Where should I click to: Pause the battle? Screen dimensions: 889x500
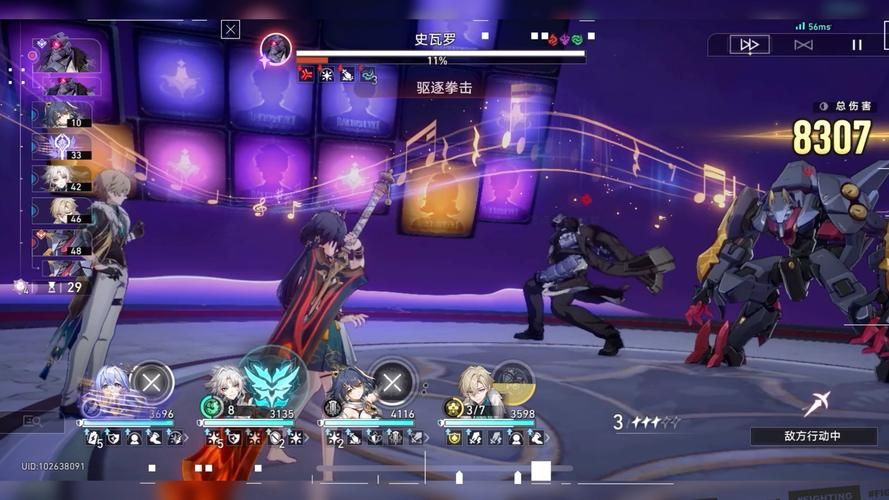pos(856,45)
